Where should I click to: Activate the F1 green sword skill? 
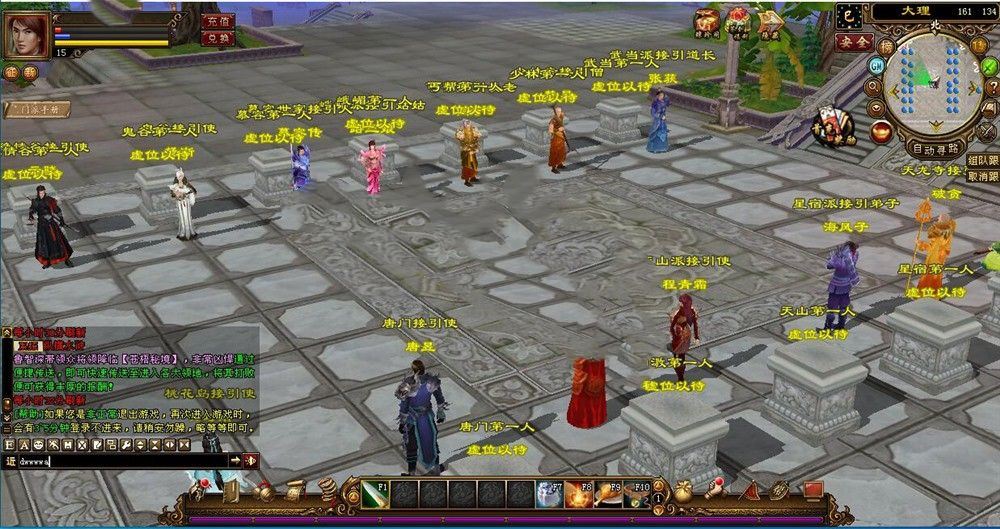pos(375,495)
